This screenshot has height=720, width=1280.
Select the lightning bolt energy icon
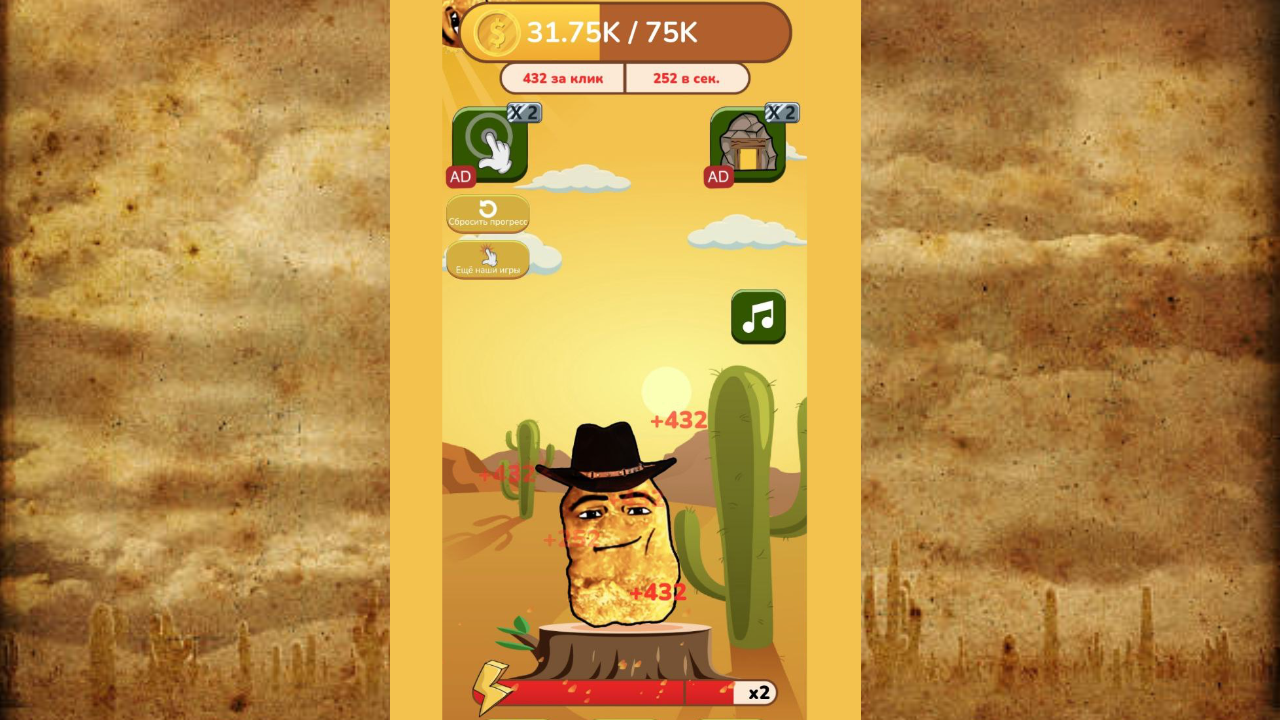tap(491, 691)
